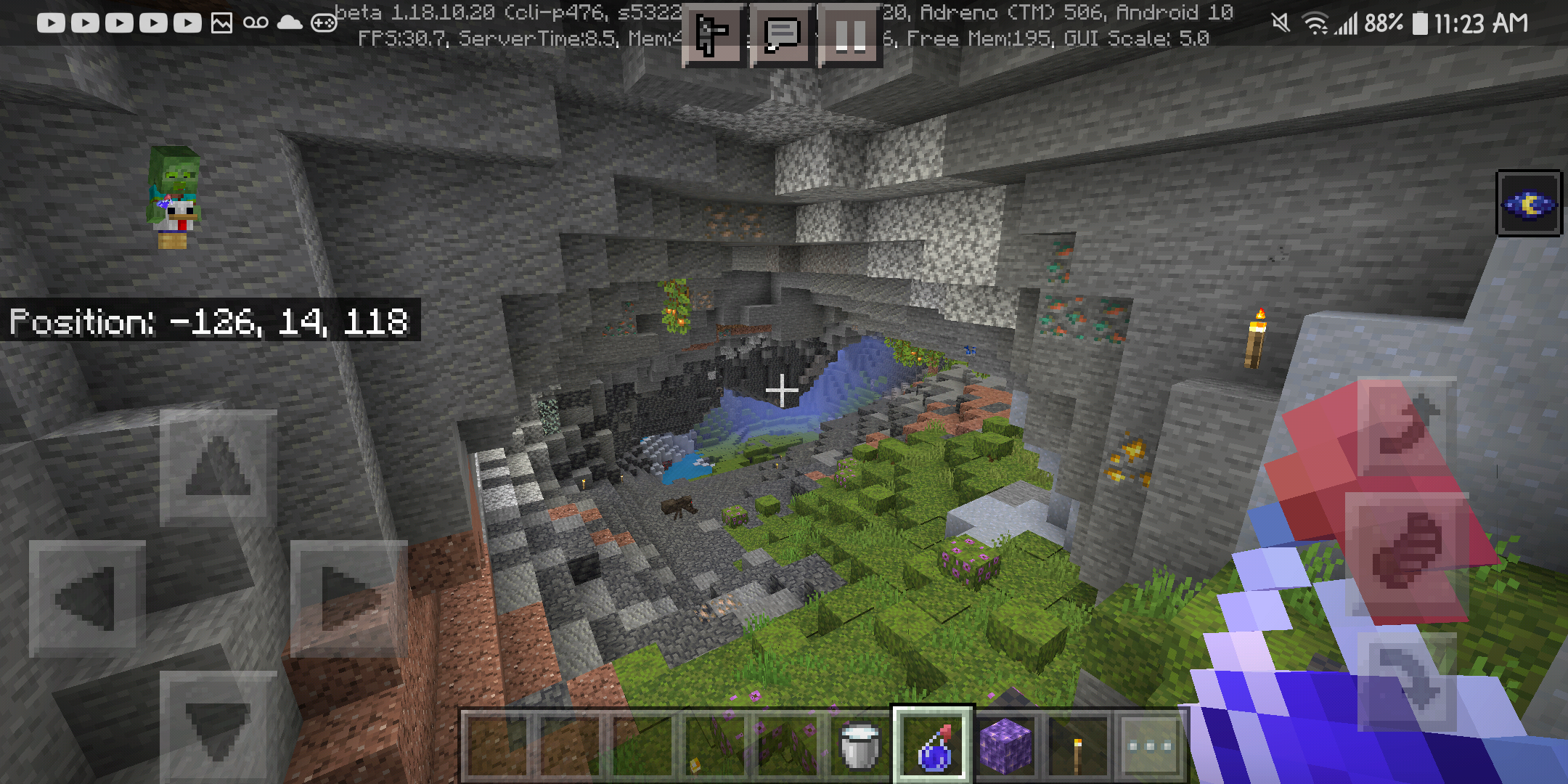Select the blue splash potion slot
Screen dimensions: 1568x784
933,746
